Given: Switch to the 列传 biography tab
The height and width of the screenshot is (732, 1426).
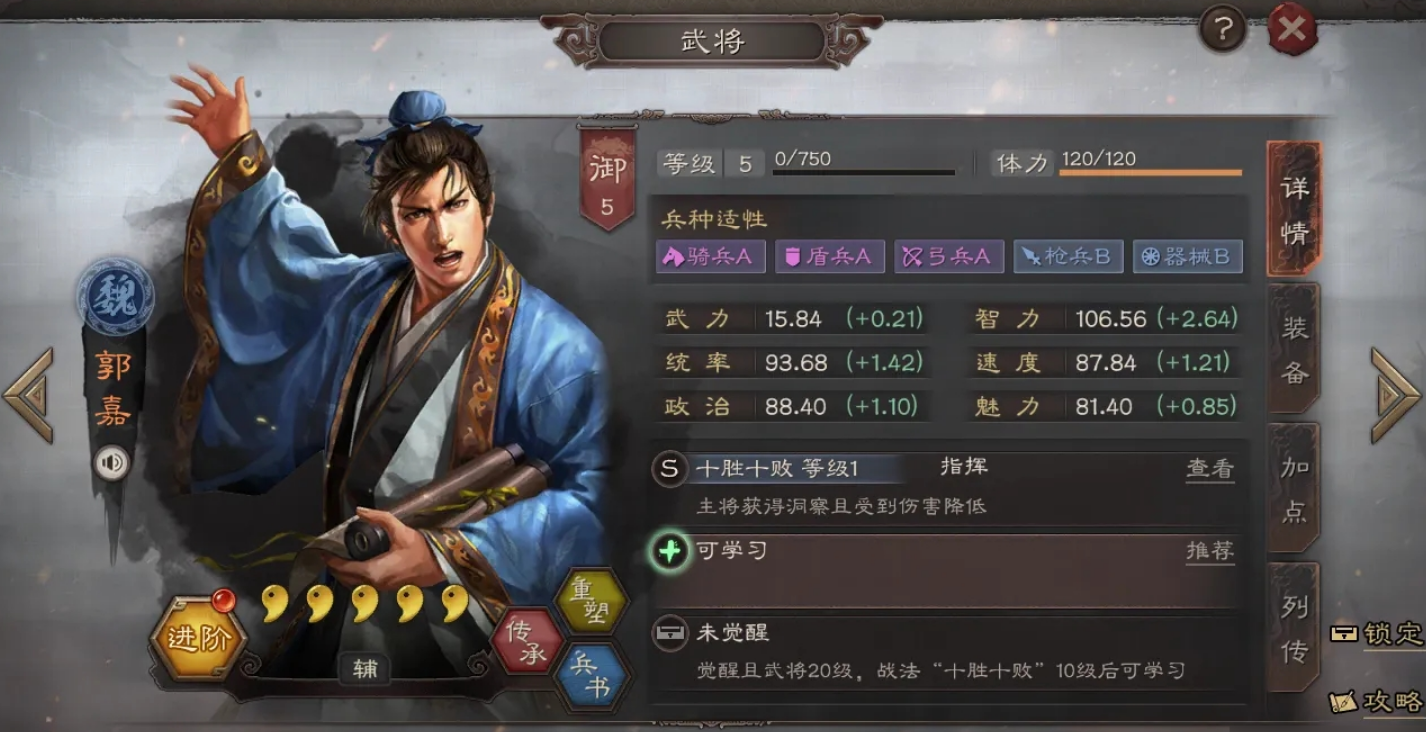Looking at the screenshot, I should [x=1293, y=632].
